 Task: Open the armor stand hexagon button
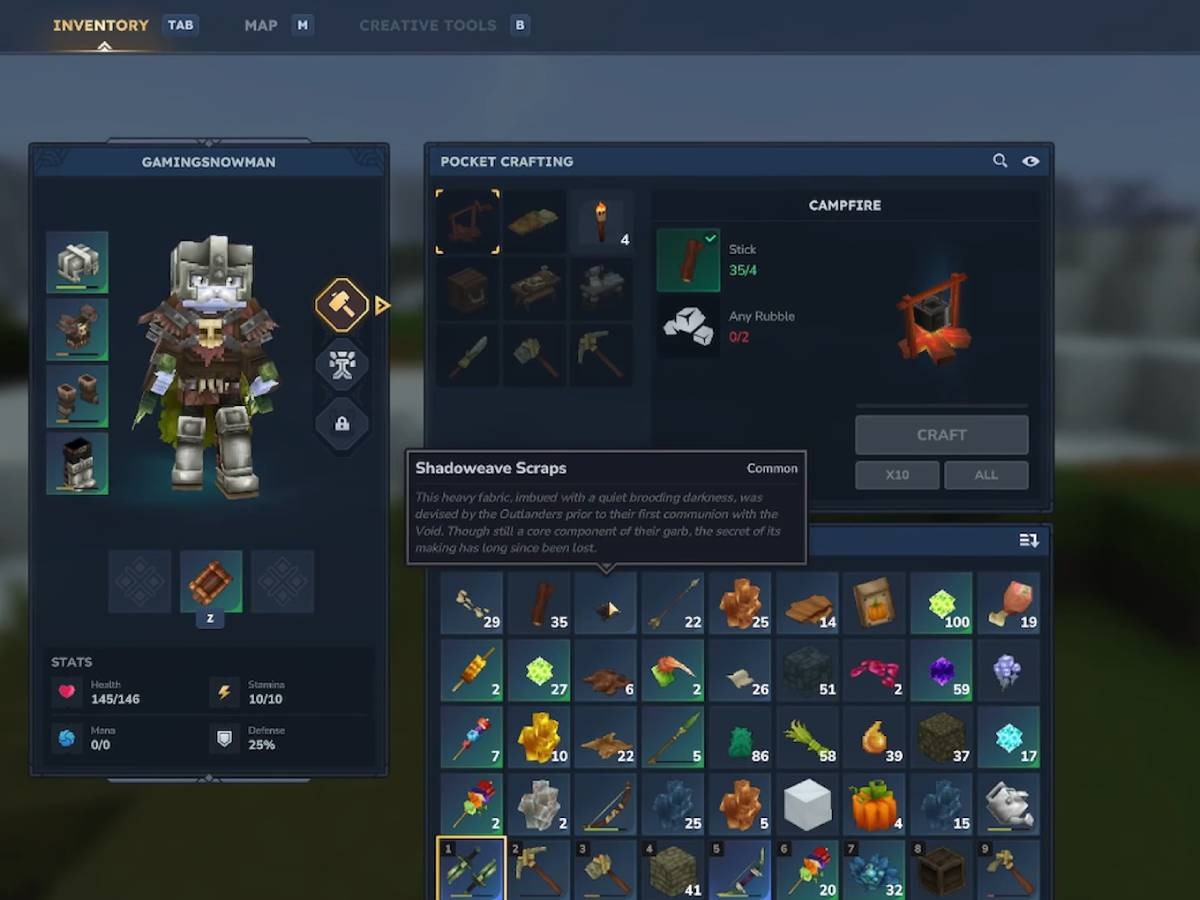(342, 365)
